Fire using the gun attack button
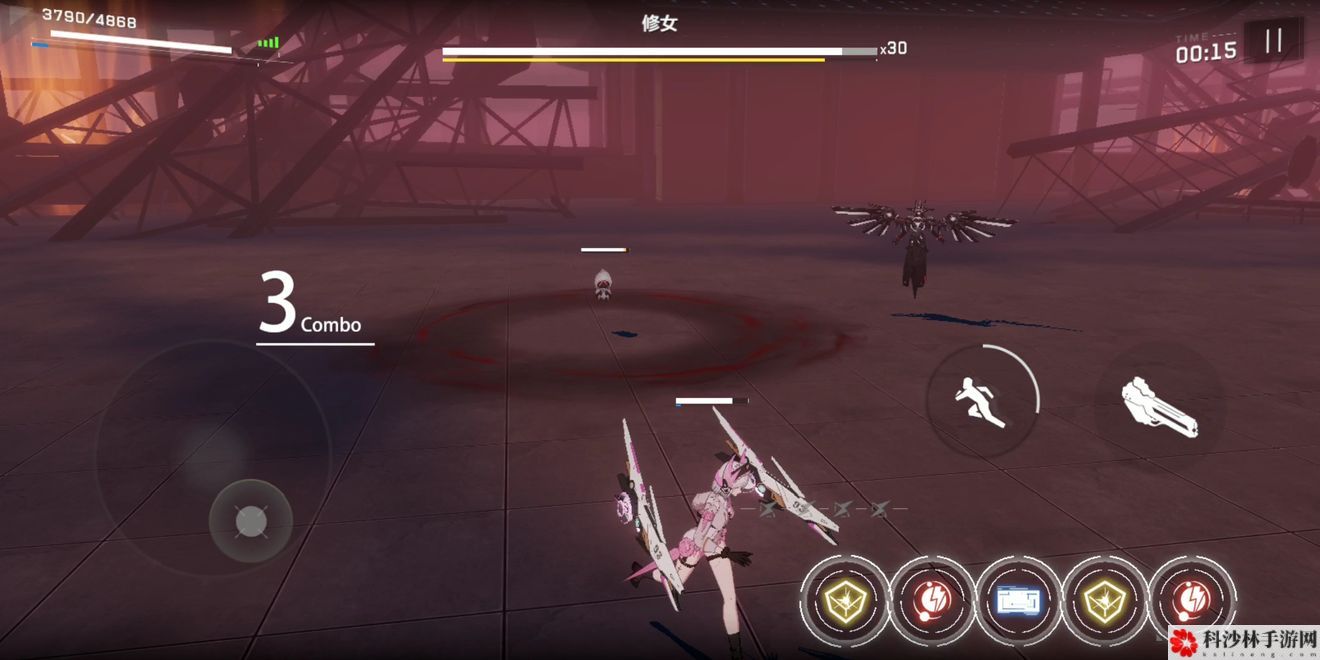This screenshot has width=1320, height=660. 1158,406
